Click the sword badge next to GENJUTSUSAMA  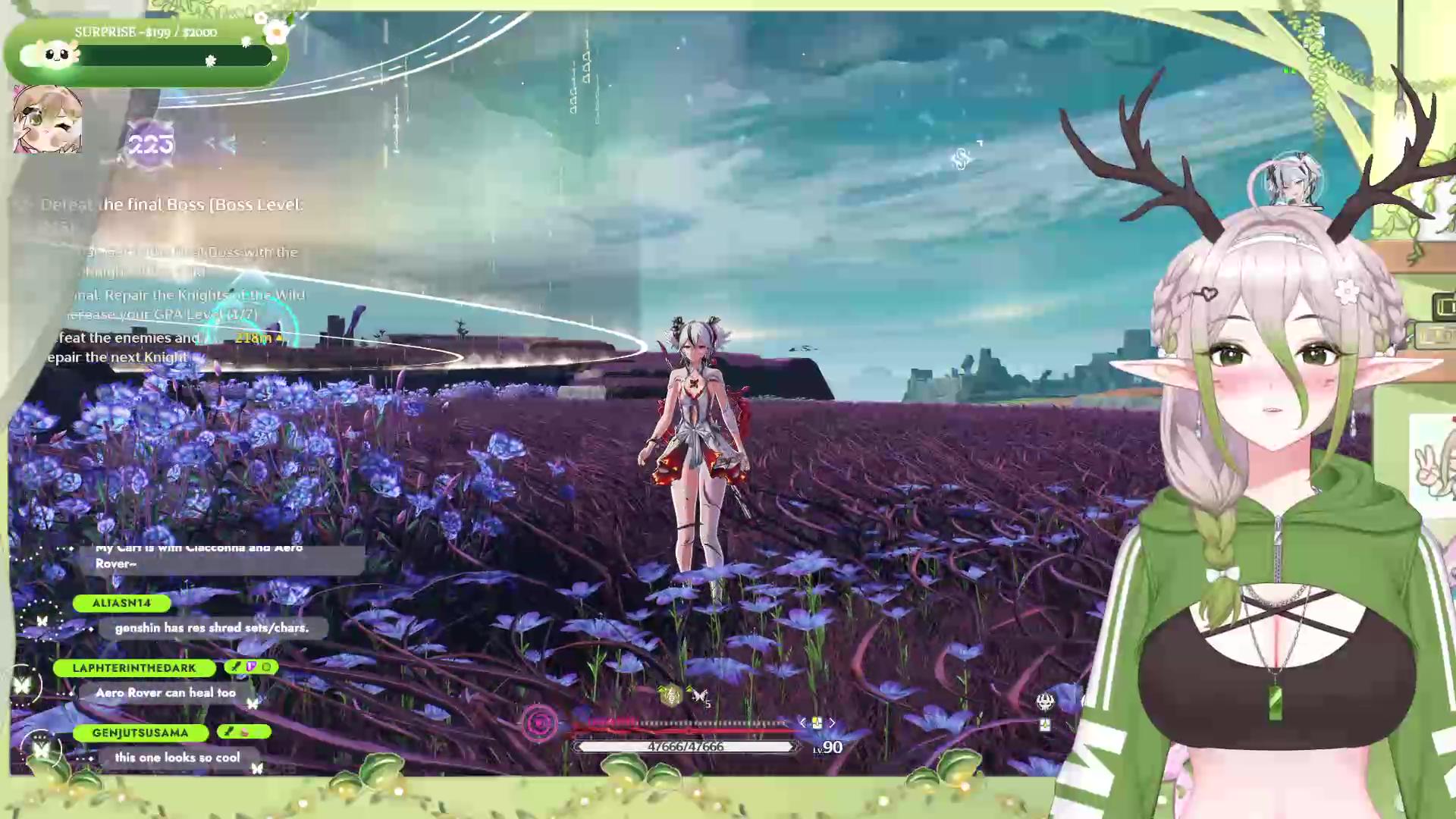[x=227, y=731]
